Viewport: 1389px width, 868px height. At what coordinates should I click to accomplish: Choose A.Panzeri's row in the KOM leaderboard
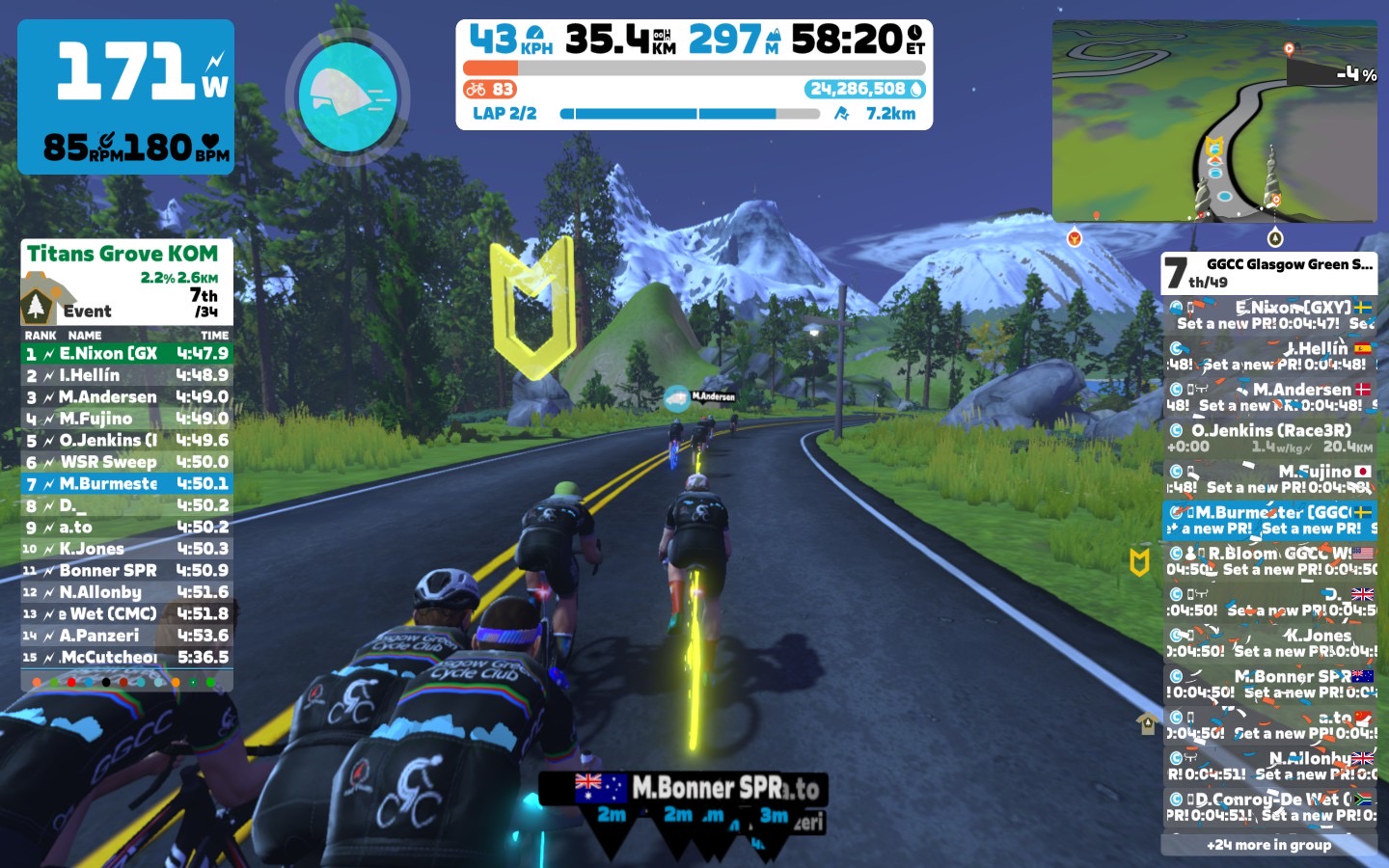126,636
